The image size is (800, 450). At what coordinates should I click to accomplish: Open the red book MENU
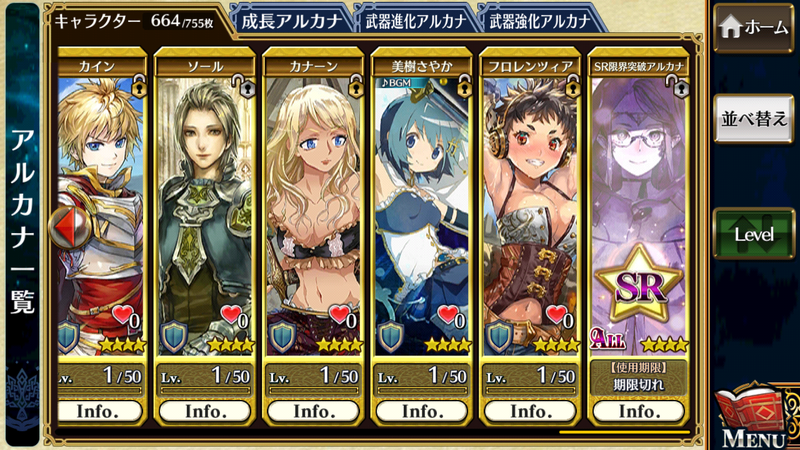pos(752,417)
